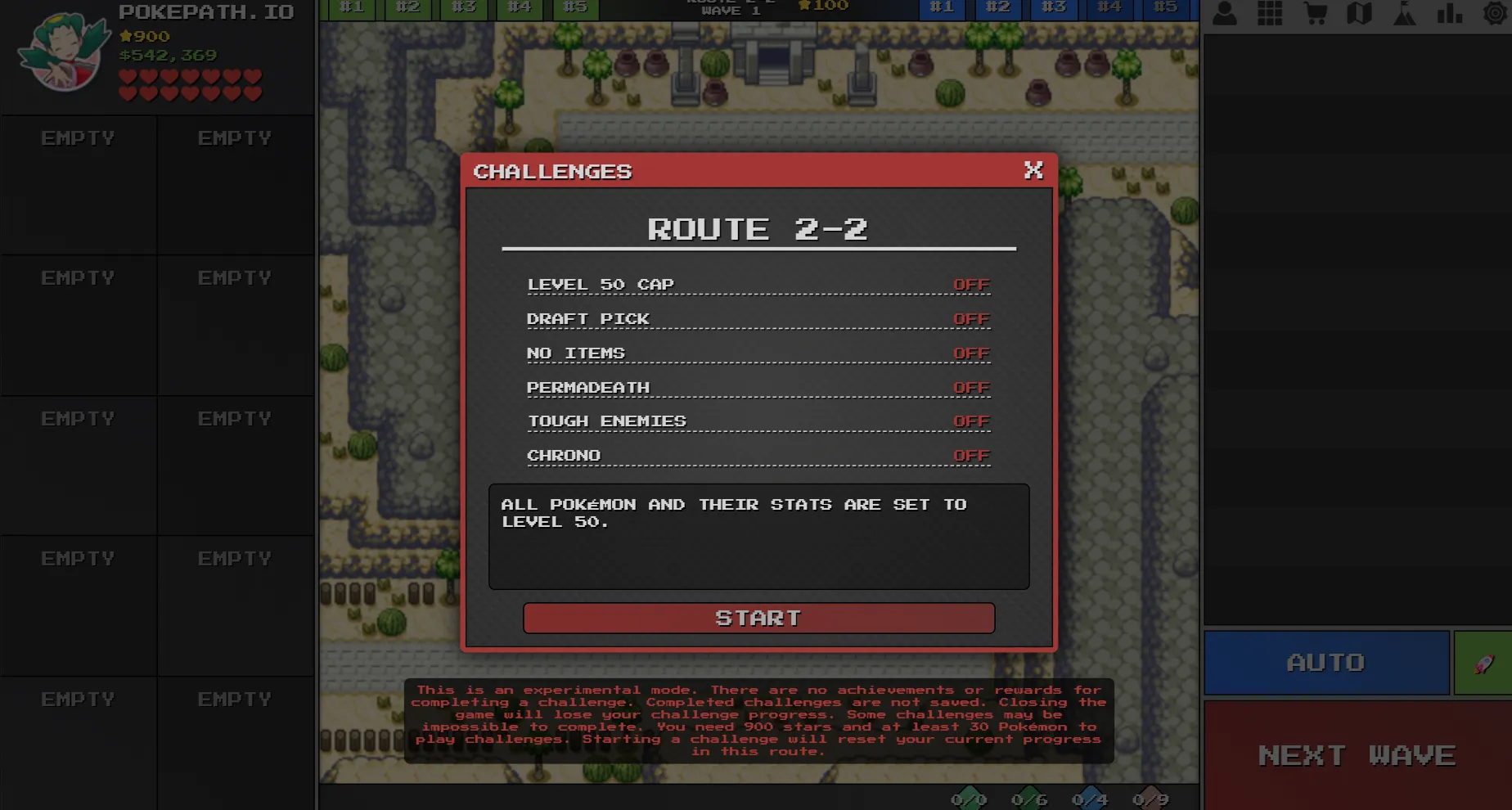
Task: Click the Next Wave button
Action: point(1357,755)
